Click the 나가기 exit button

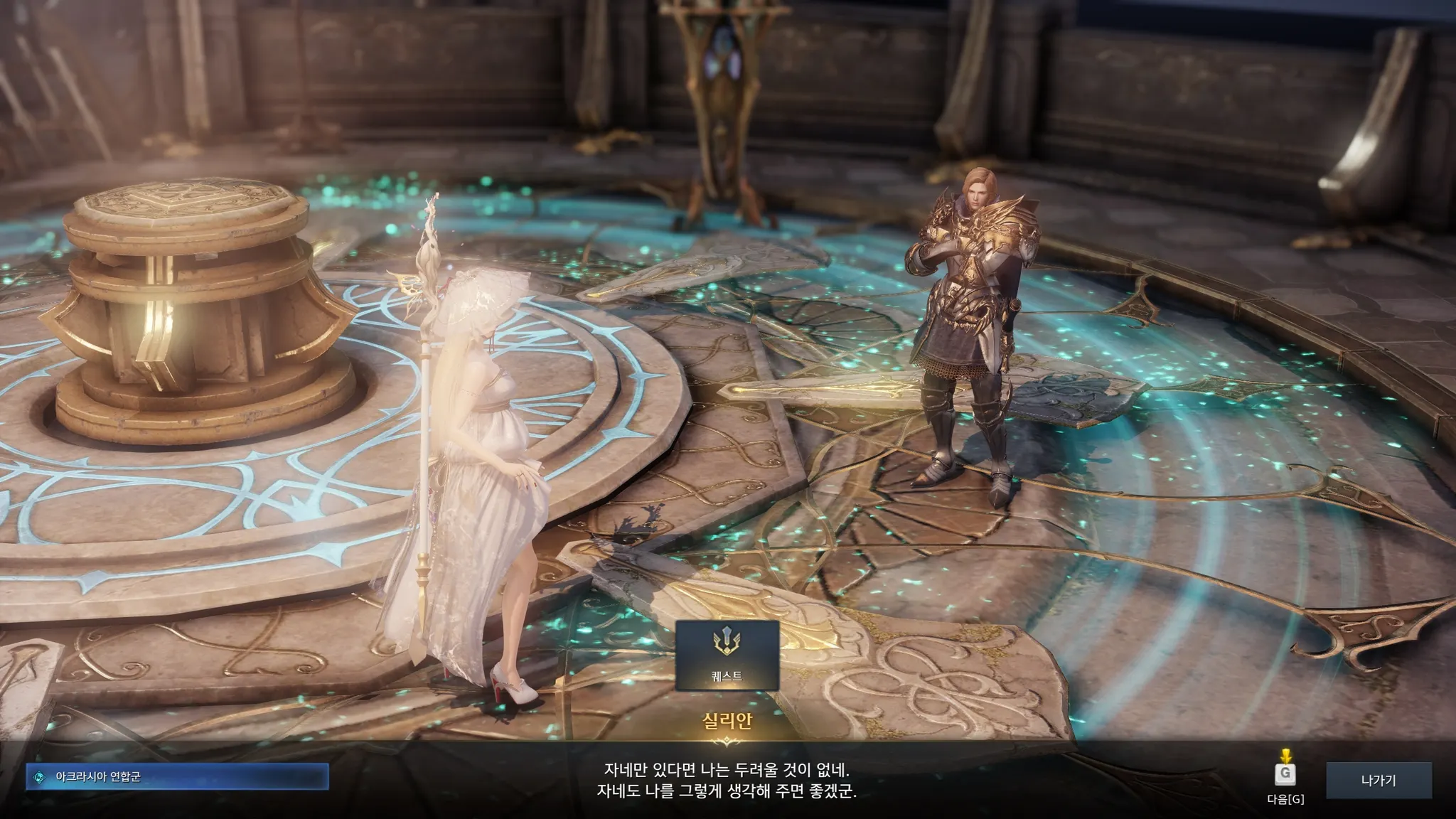[x=1379, y=780]
